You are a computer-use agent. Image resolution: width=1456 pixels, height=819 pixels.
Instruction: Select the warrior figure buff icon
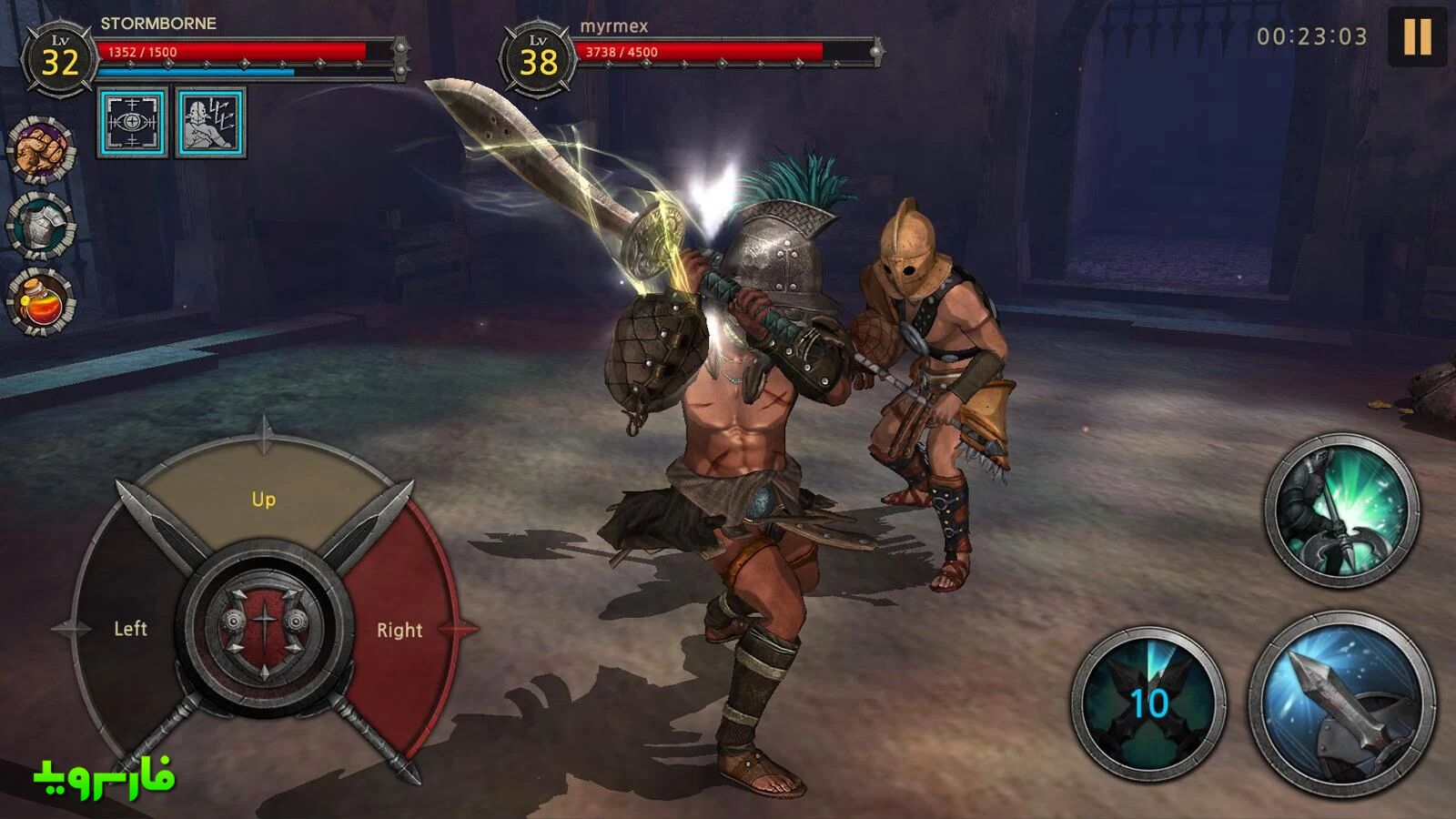tap(210, 123)
